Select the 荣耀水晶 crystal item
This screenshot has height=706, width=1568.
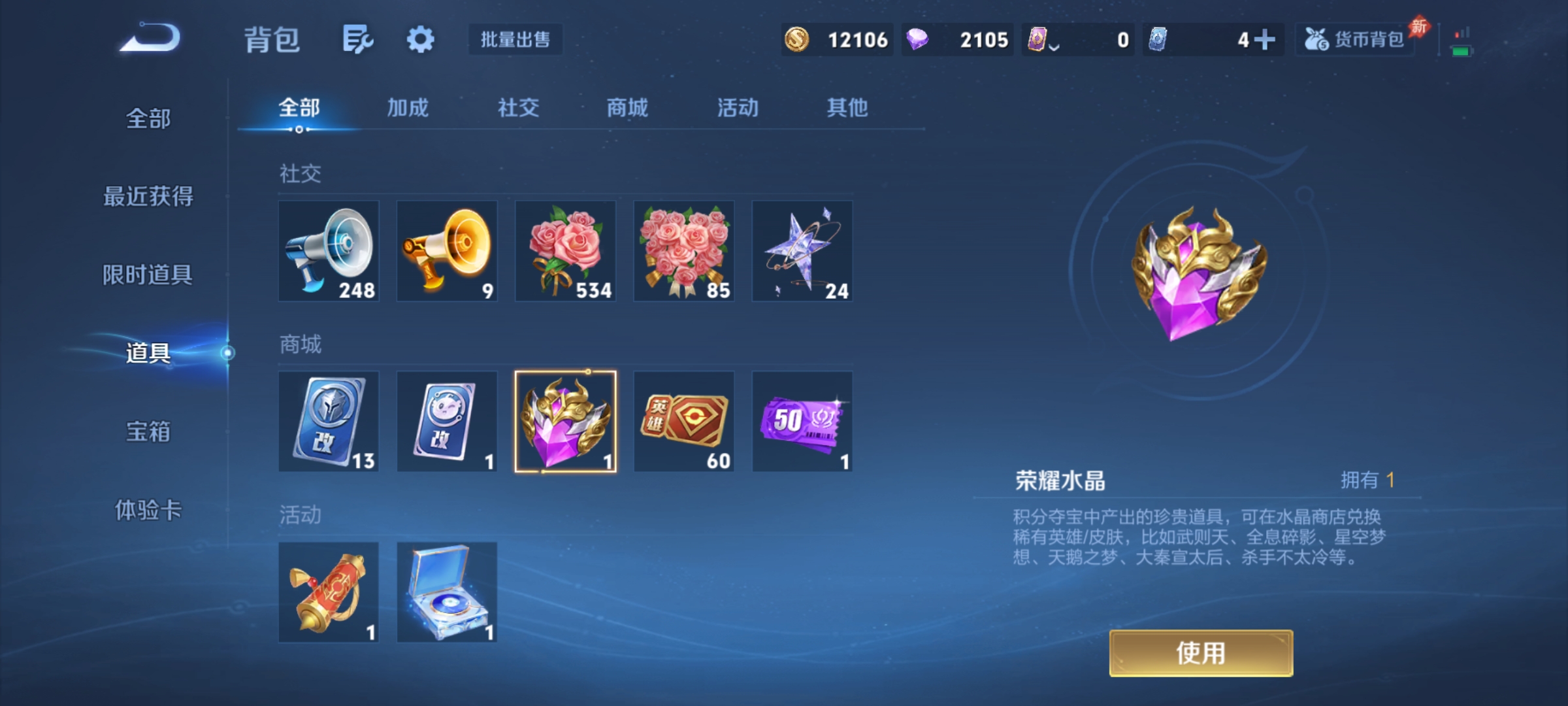(565, 422)
